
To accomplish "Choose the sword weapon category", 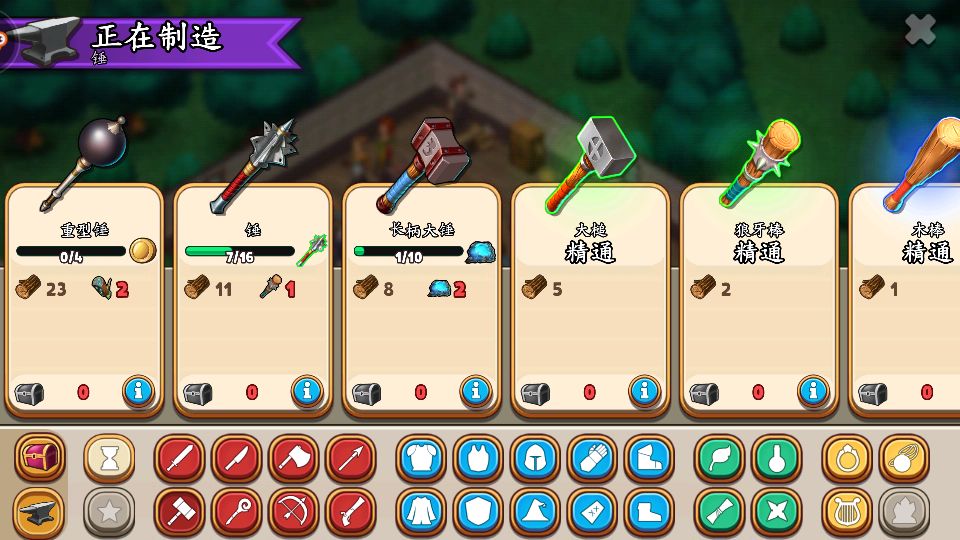I will pyautogui.click(x=180, y=458).
